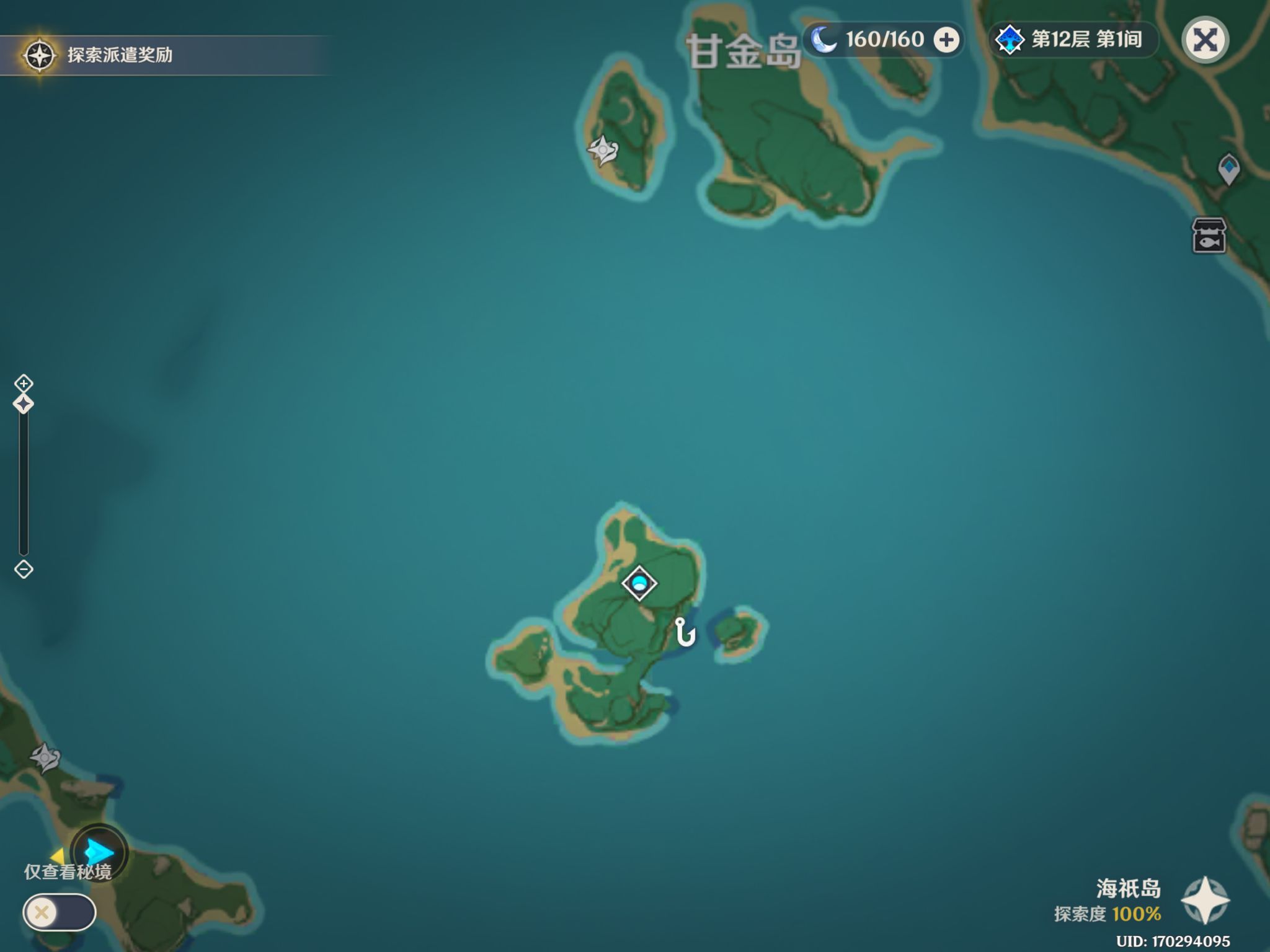This screenshot has width=1270, height=952.
Task: Zoom in the map with the plus diamond
Action: pyautogui.click(x=24, y=383)
